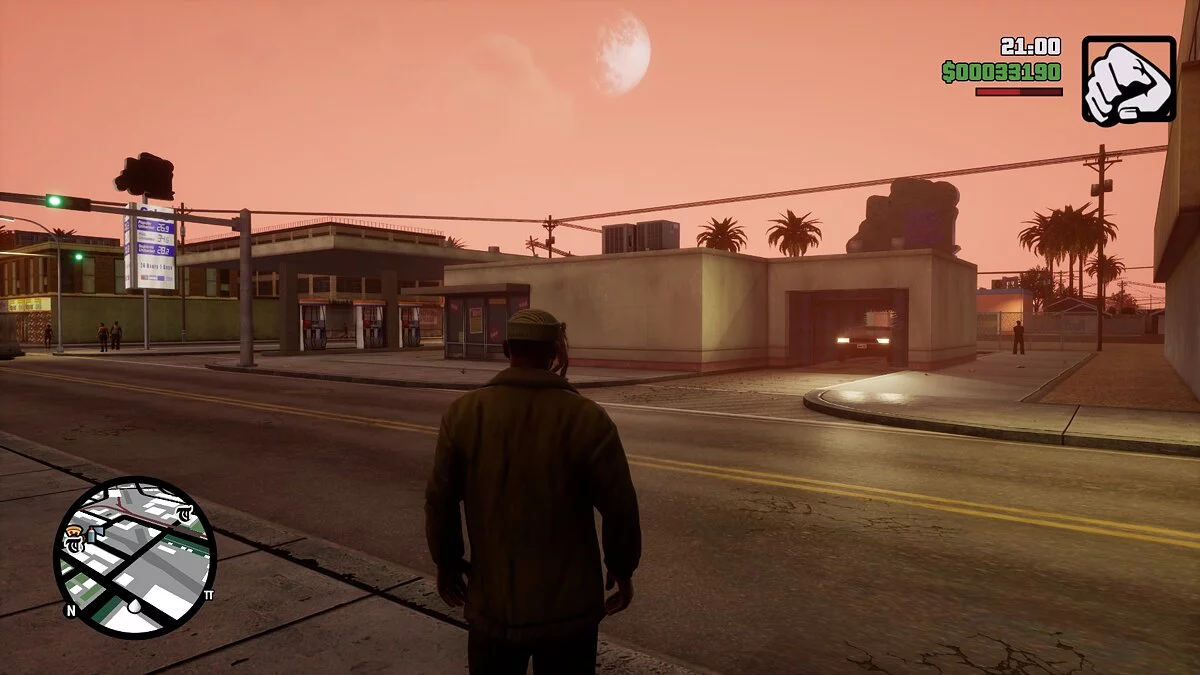Click the N north indicator on the minimap
This screenshot has height=675, width=1200.
(x=70, y=609)
